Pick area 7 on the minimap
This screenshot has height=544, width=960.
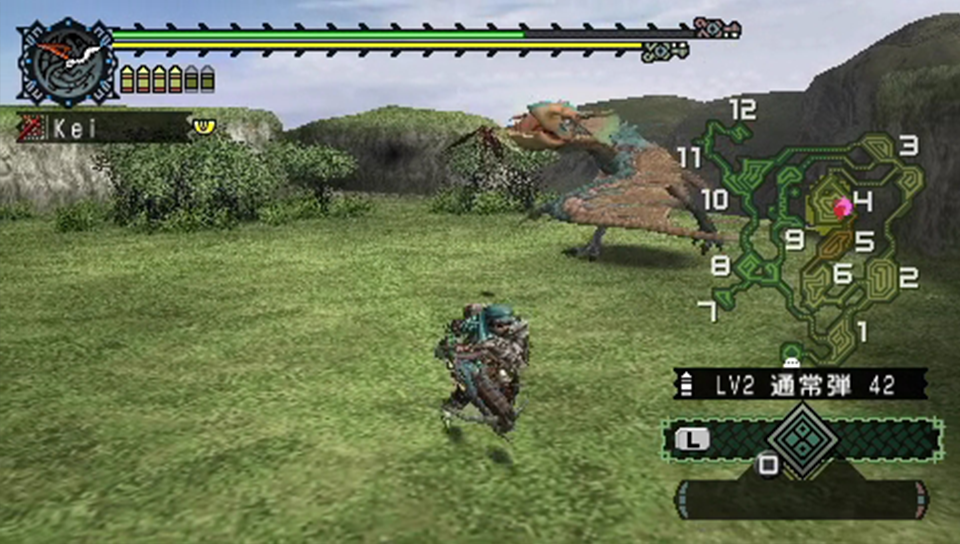708,312
